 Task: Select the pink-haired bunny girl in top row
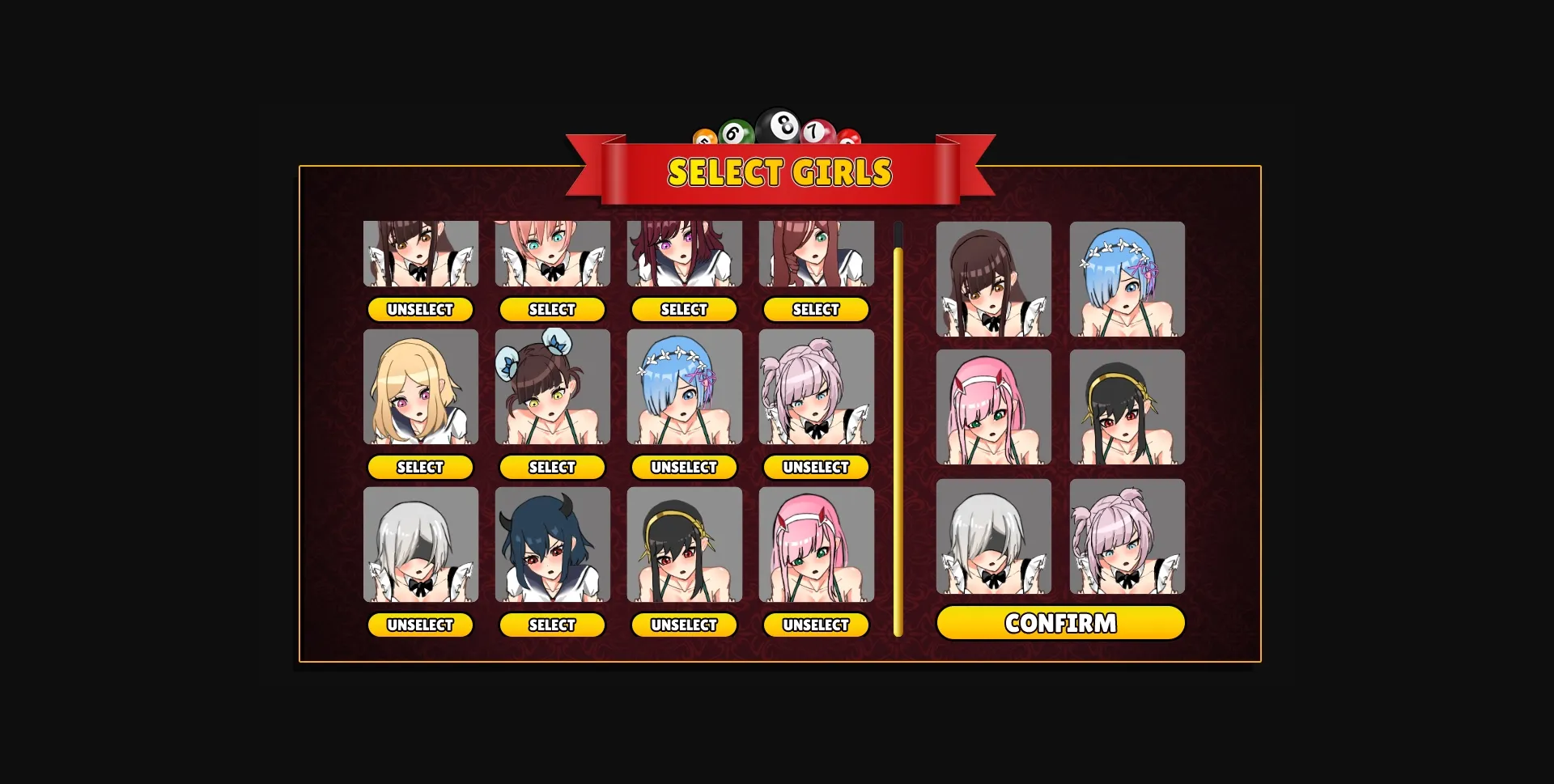point(551,309)
